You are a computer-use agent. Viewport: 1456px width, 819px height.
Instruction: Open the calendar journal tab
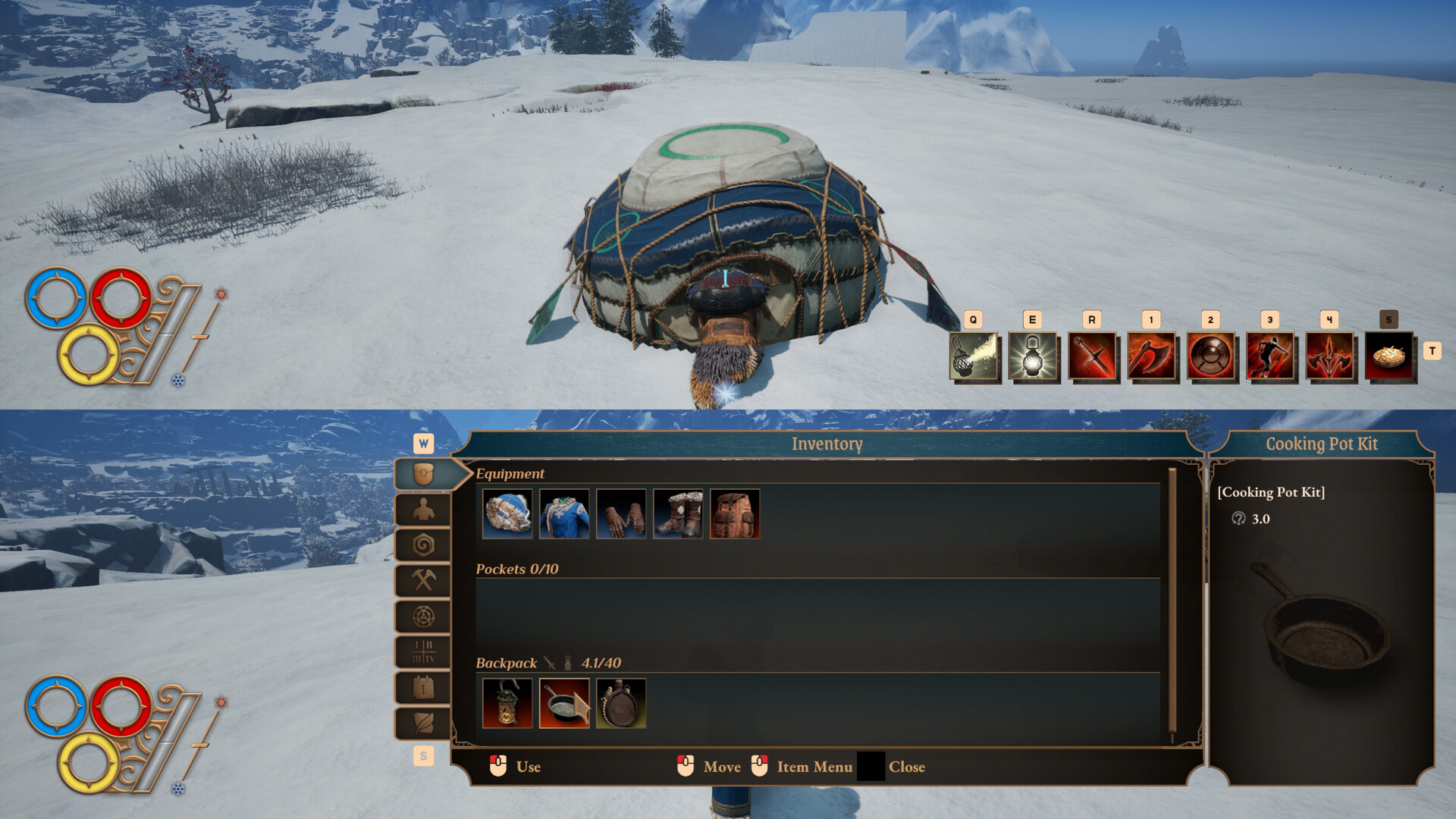423,688
